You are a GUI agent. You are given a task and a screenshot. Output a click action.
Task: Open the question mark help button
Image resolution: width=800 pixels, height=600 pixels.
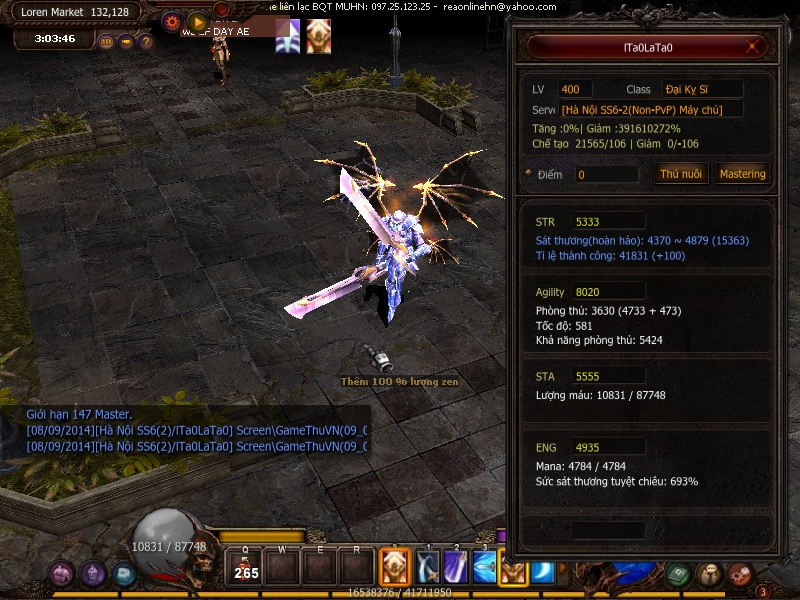click(x=146, y=42)
